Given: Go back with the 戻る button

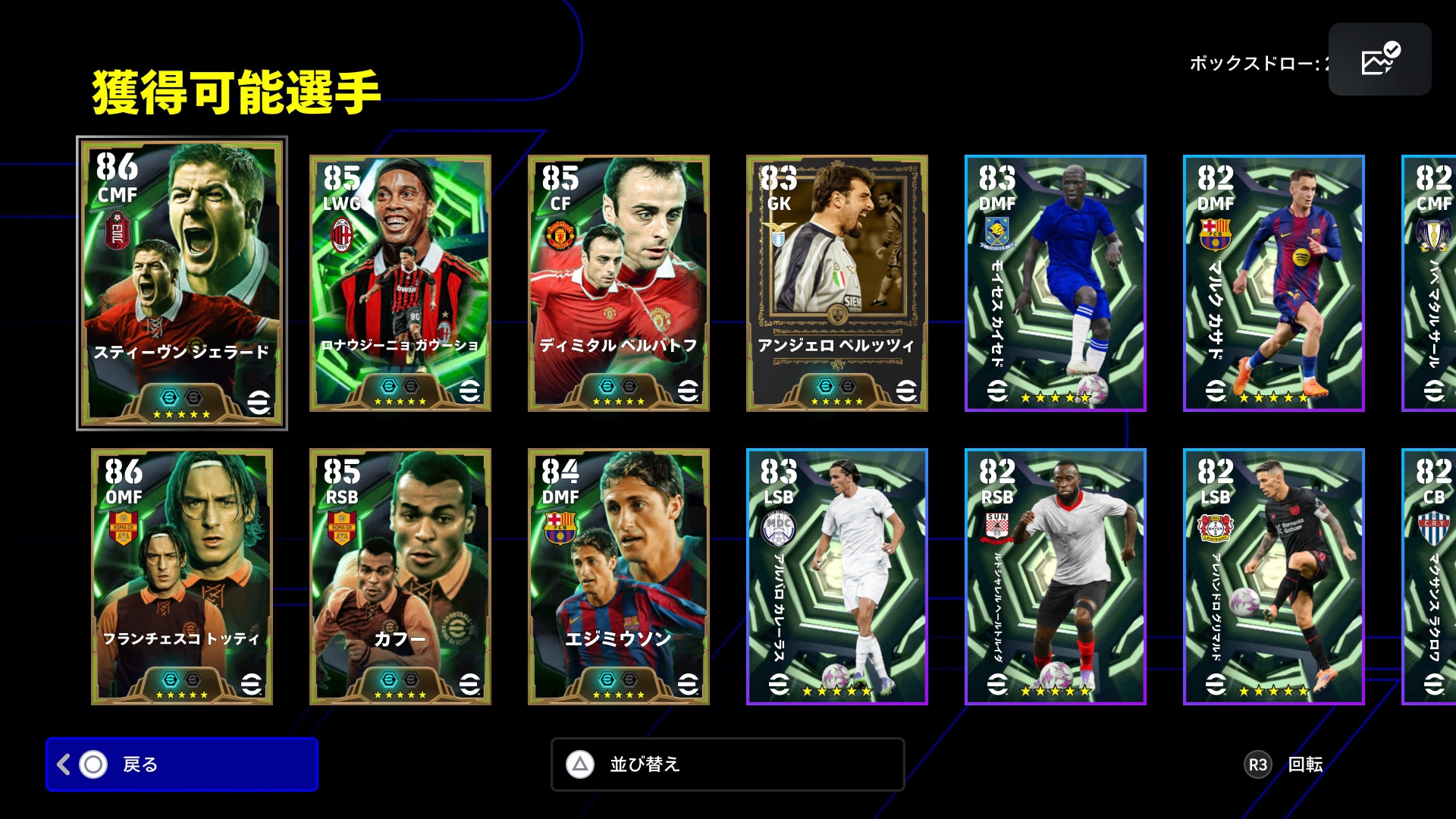Looking at the screenshot, I should [x=182, y=764].
